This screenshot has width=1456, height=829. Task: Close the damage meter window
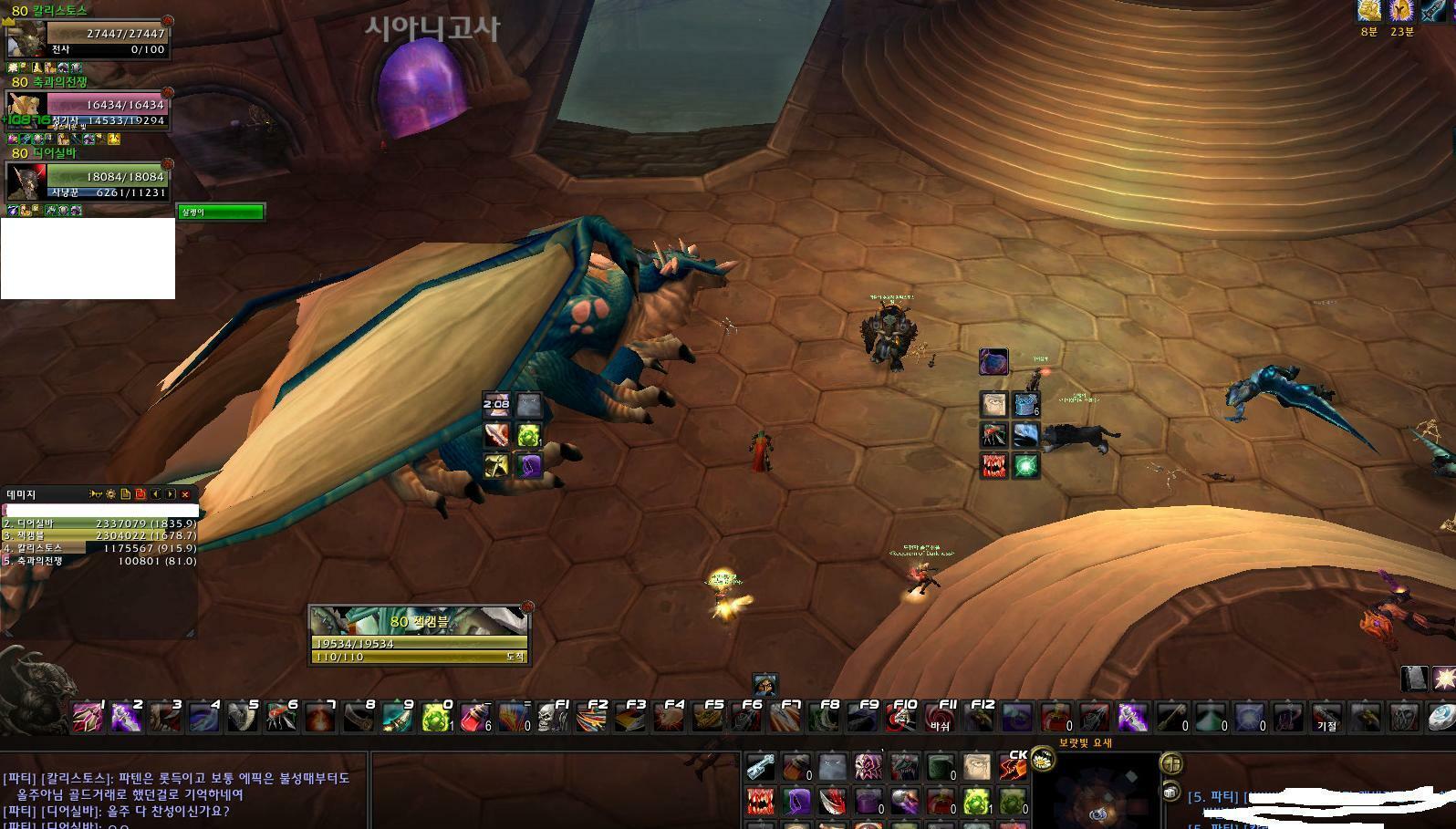click(185, 494)
